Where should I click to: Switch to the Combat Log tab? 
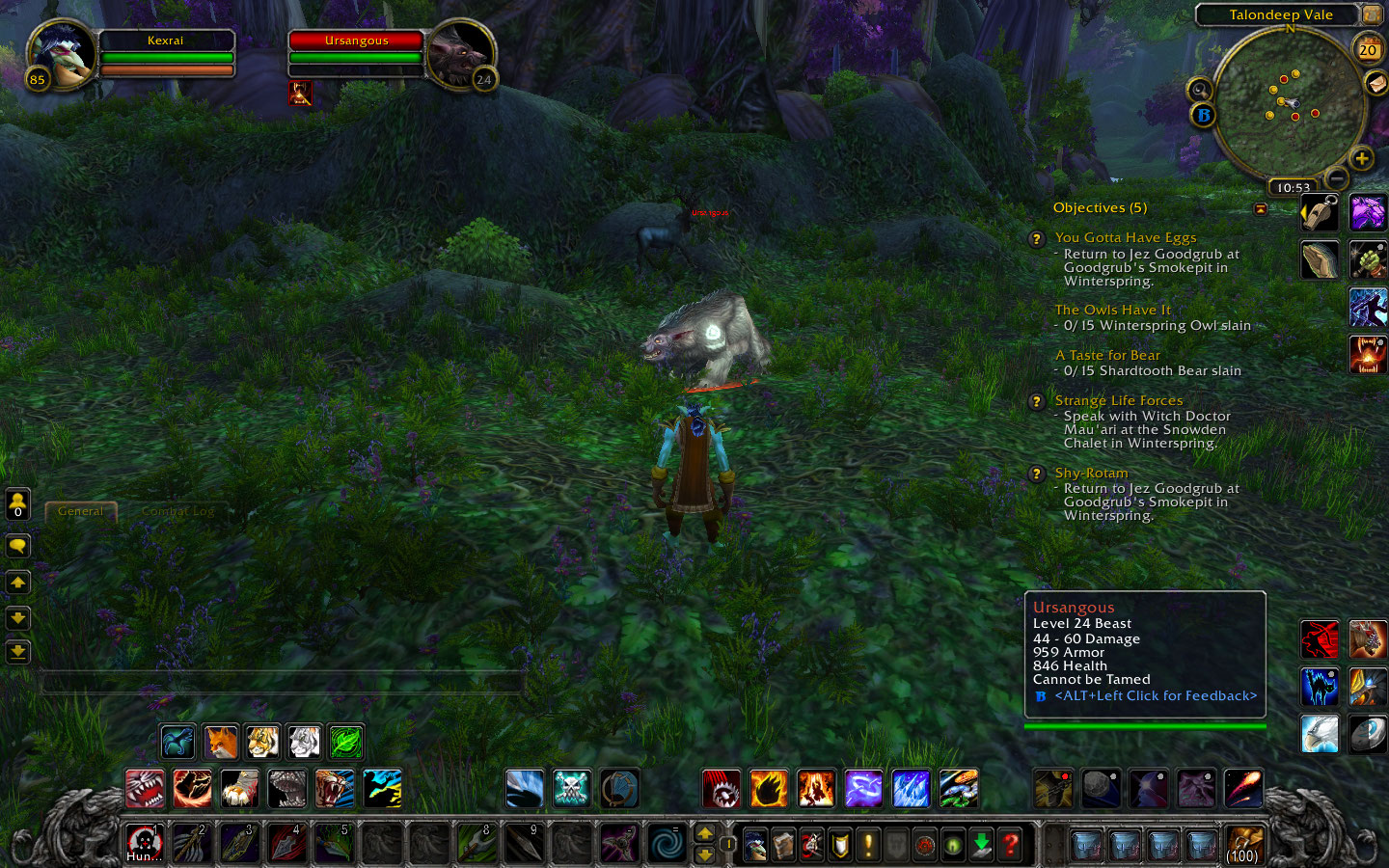[x=177, y=511]
